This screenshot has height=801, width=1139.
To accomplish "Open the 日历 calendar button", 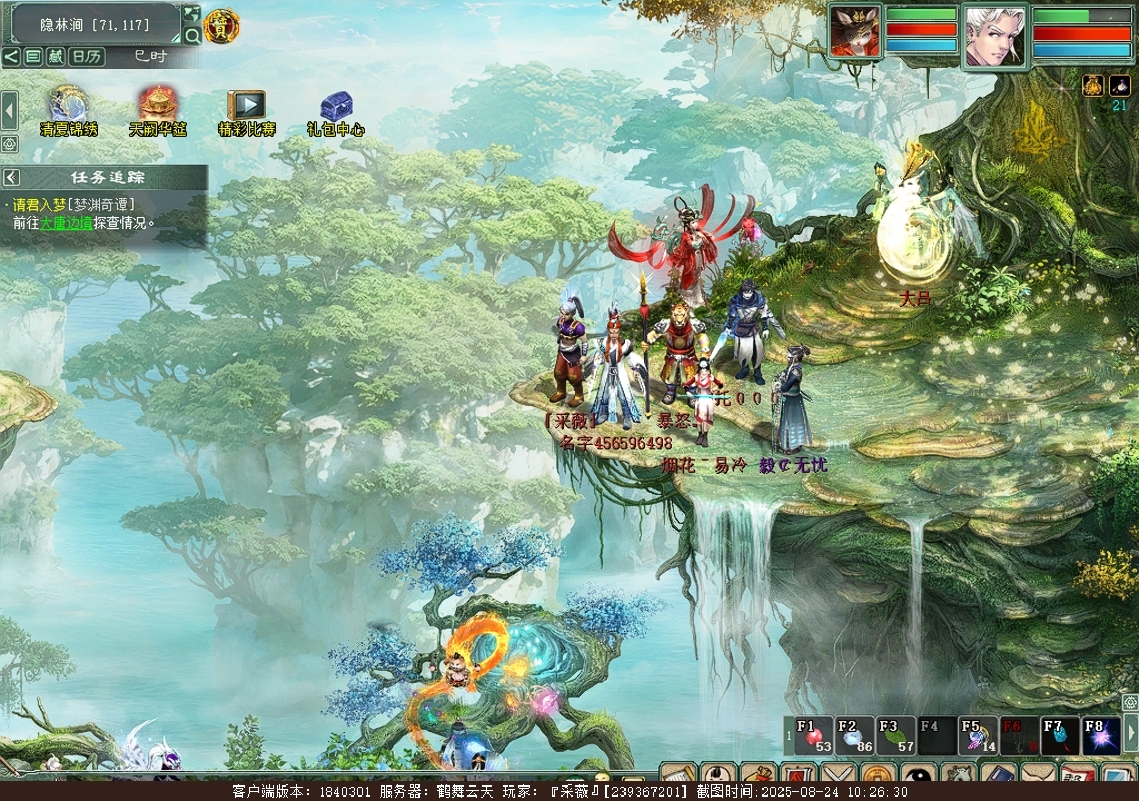I will [88, 57].
